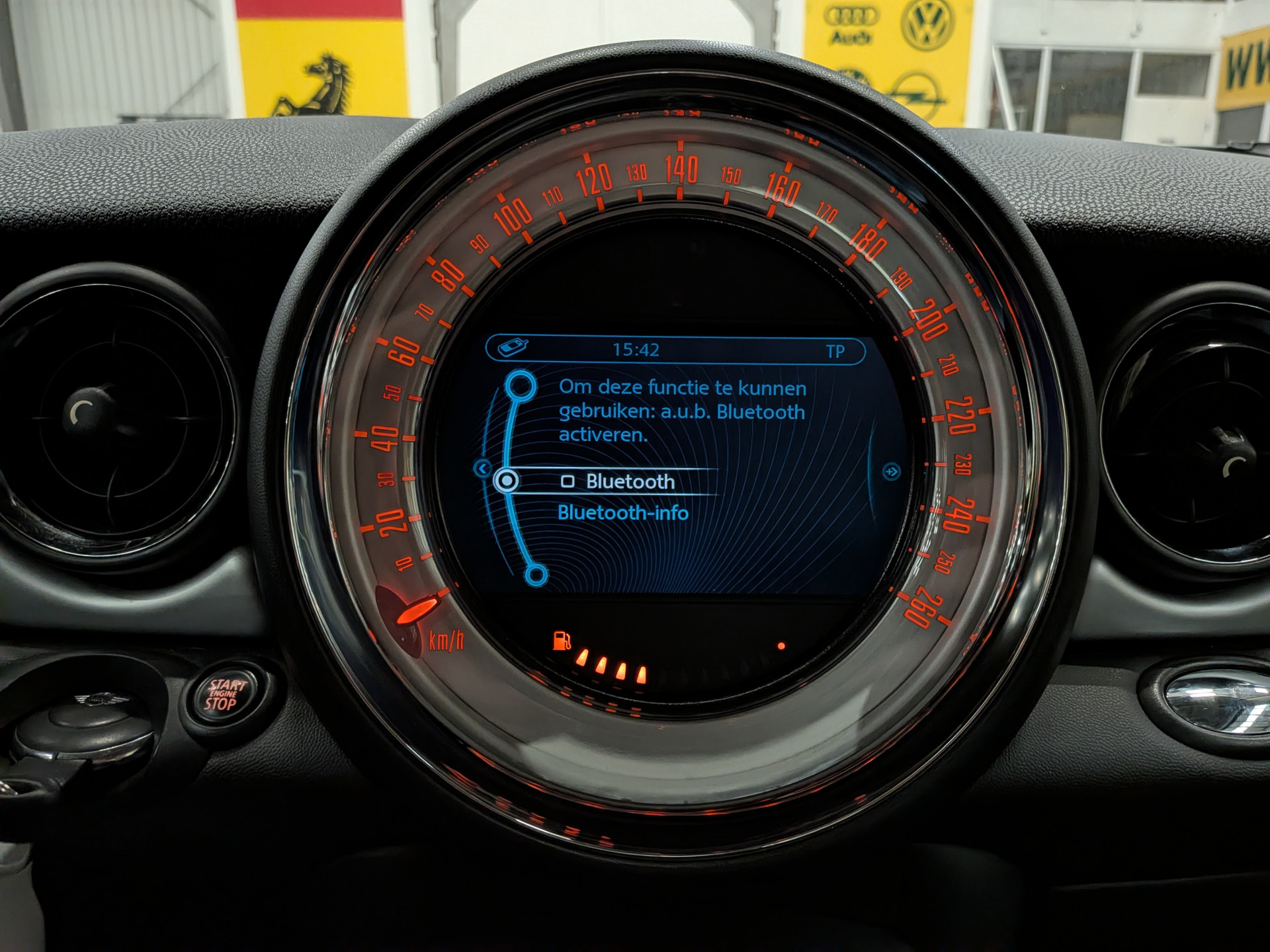
Task: Go back with the left arrow icon
Action: point(482,469)
